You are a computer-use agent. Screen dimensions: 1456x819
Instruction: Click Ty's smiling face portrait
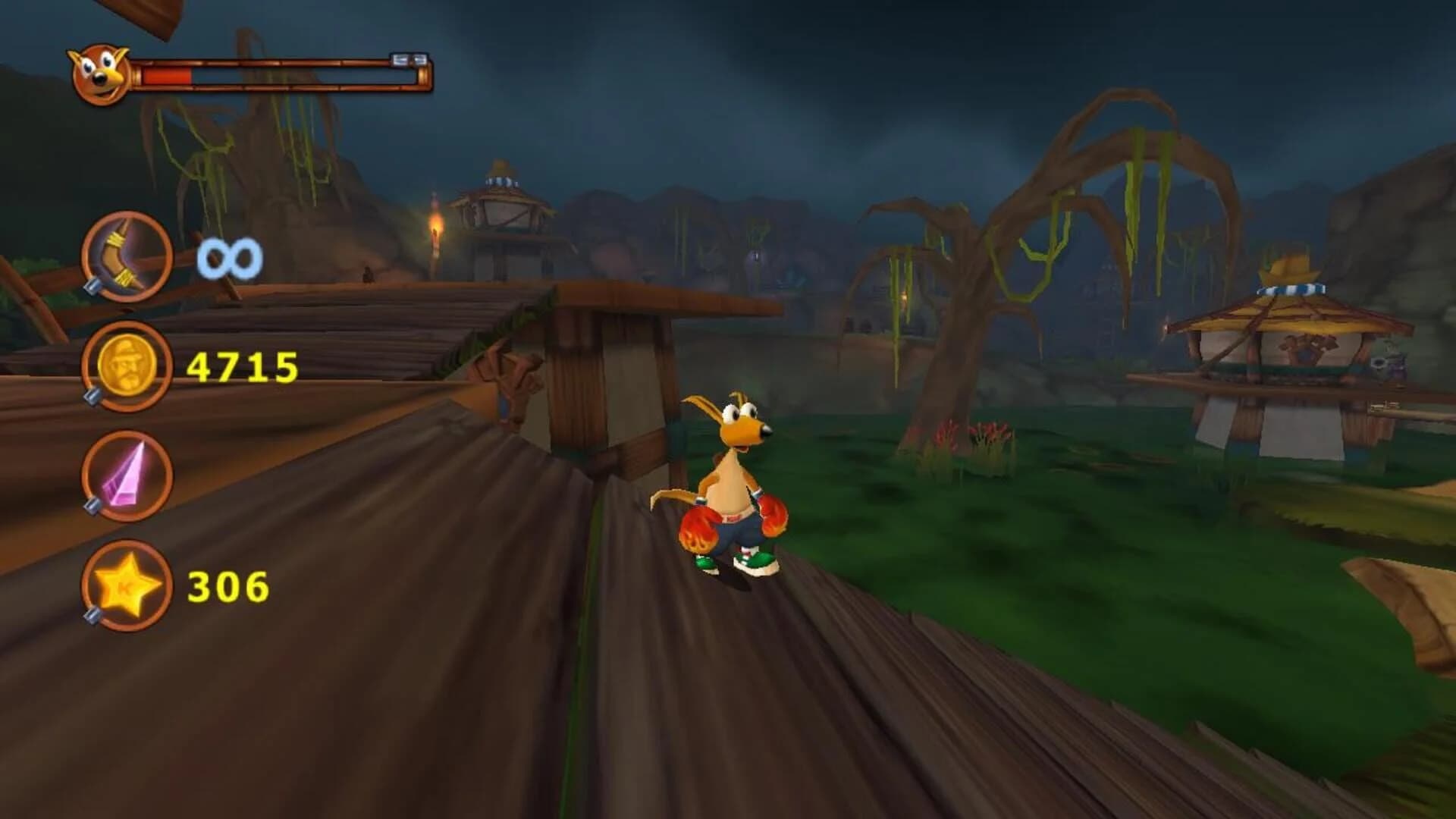[98, 74]
